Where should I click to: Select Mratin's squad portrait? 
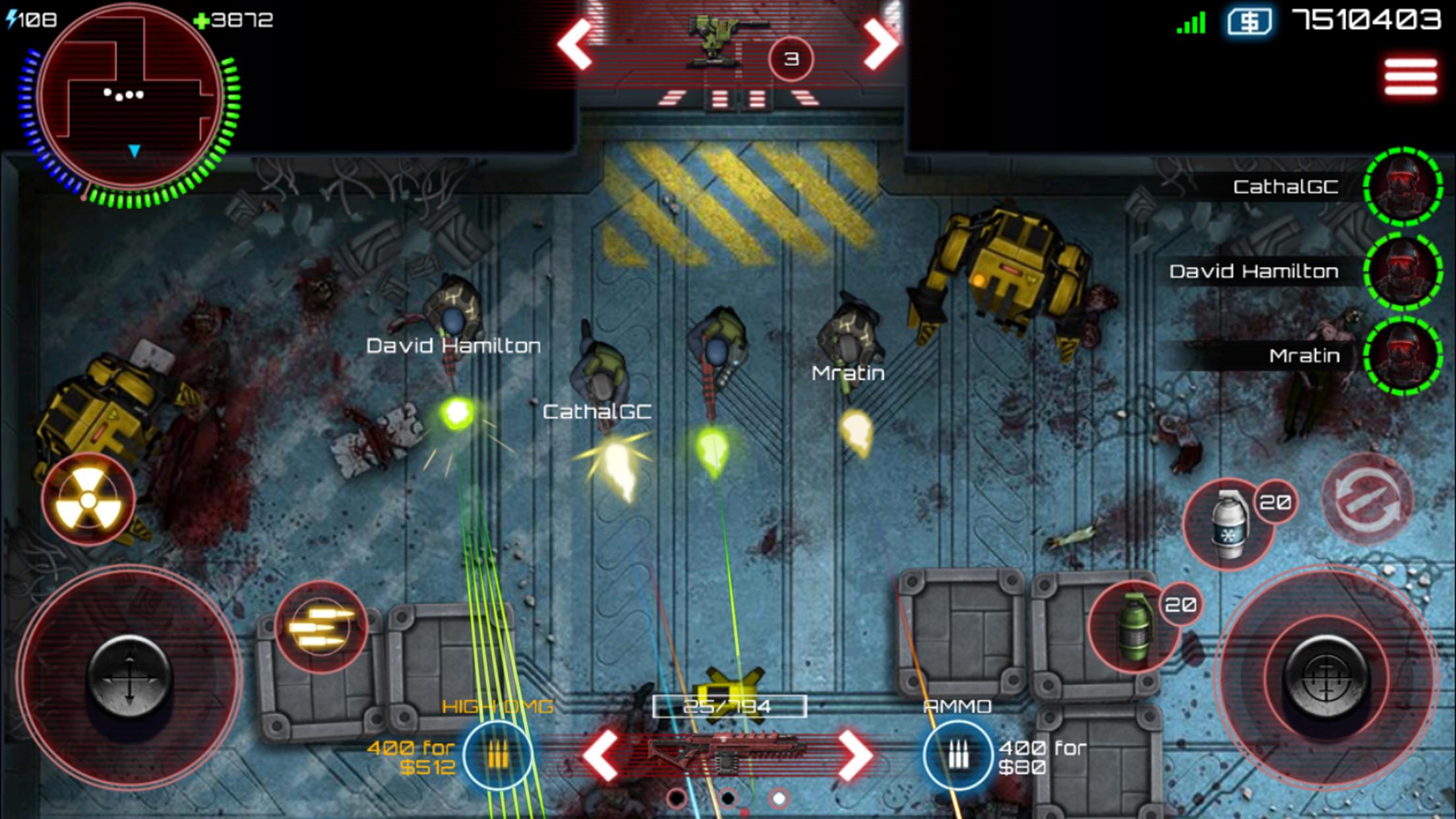(1403, 356)
